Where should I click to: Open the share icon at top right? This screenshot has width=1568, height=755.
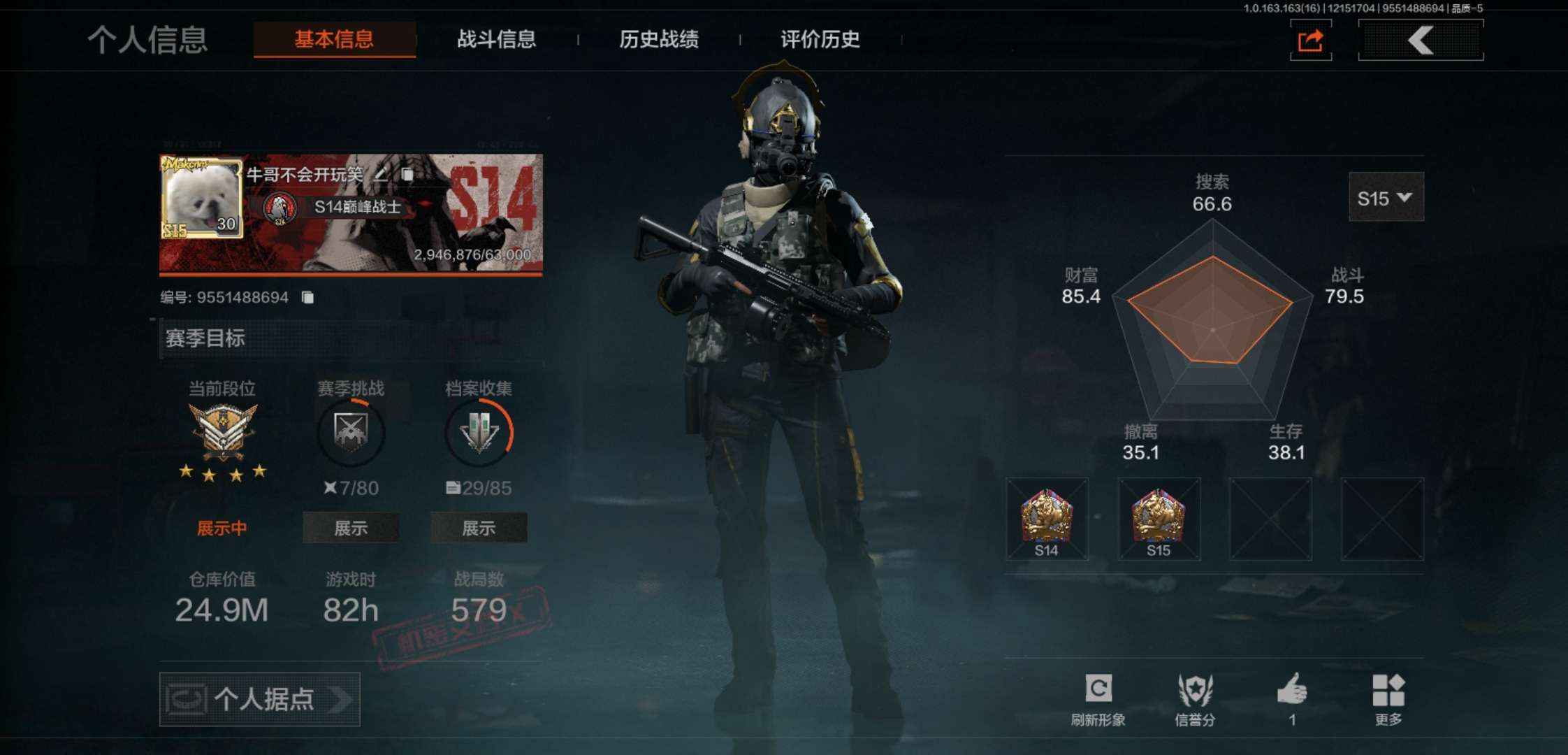pyautogui.click(x=1310, y=40)
